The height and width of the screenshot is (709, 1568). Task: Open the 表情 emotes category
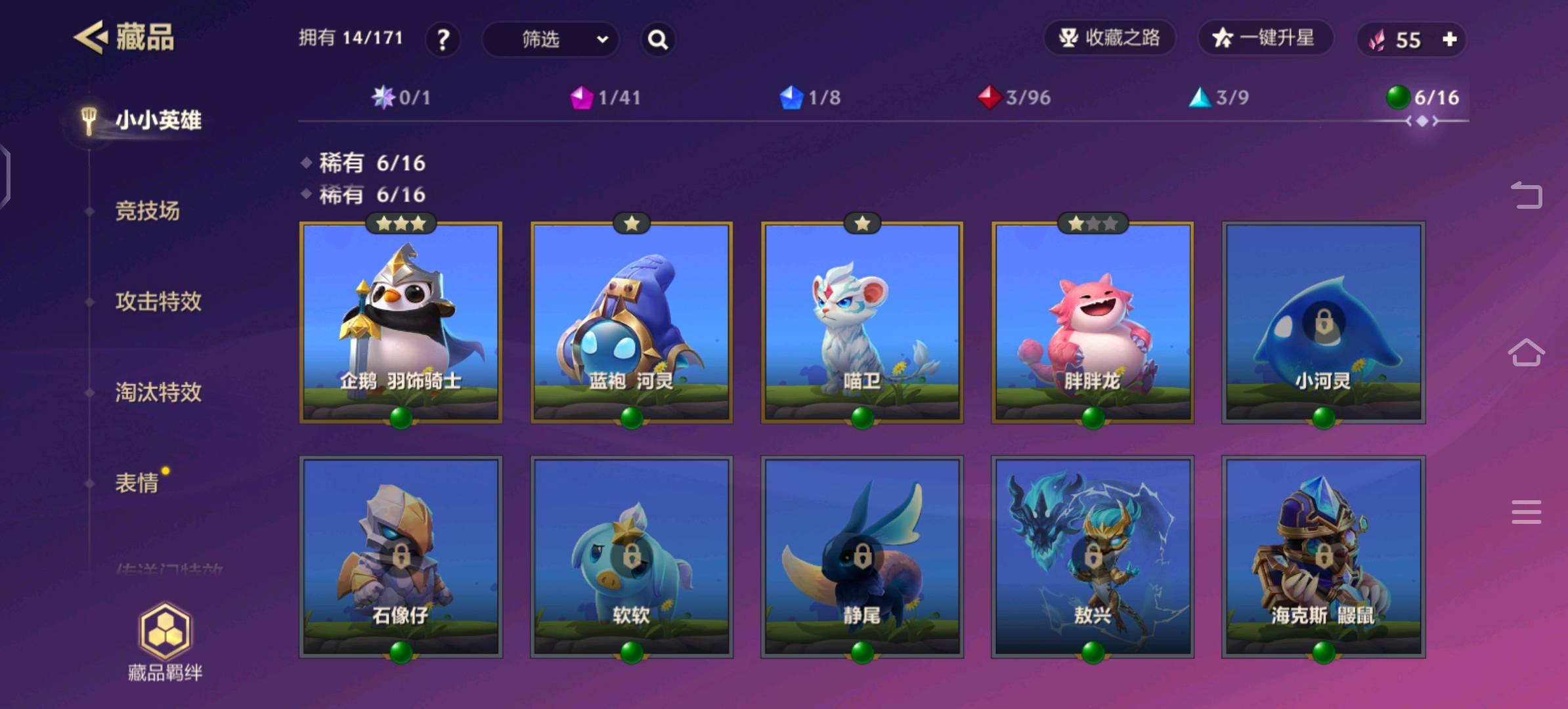tap(137, 483)
